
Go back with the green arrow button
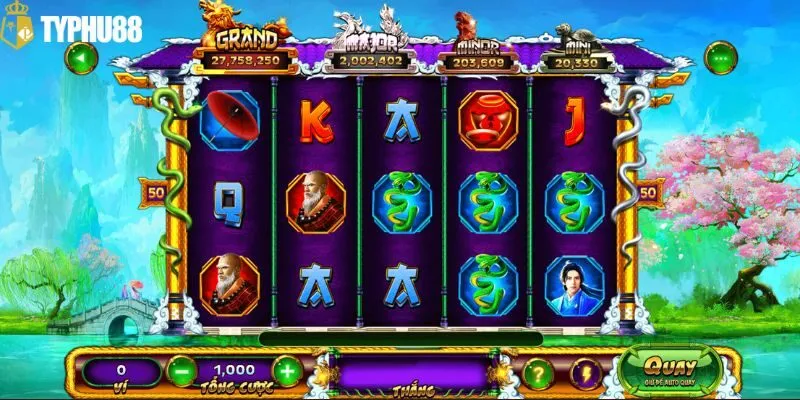pos(81,57)
